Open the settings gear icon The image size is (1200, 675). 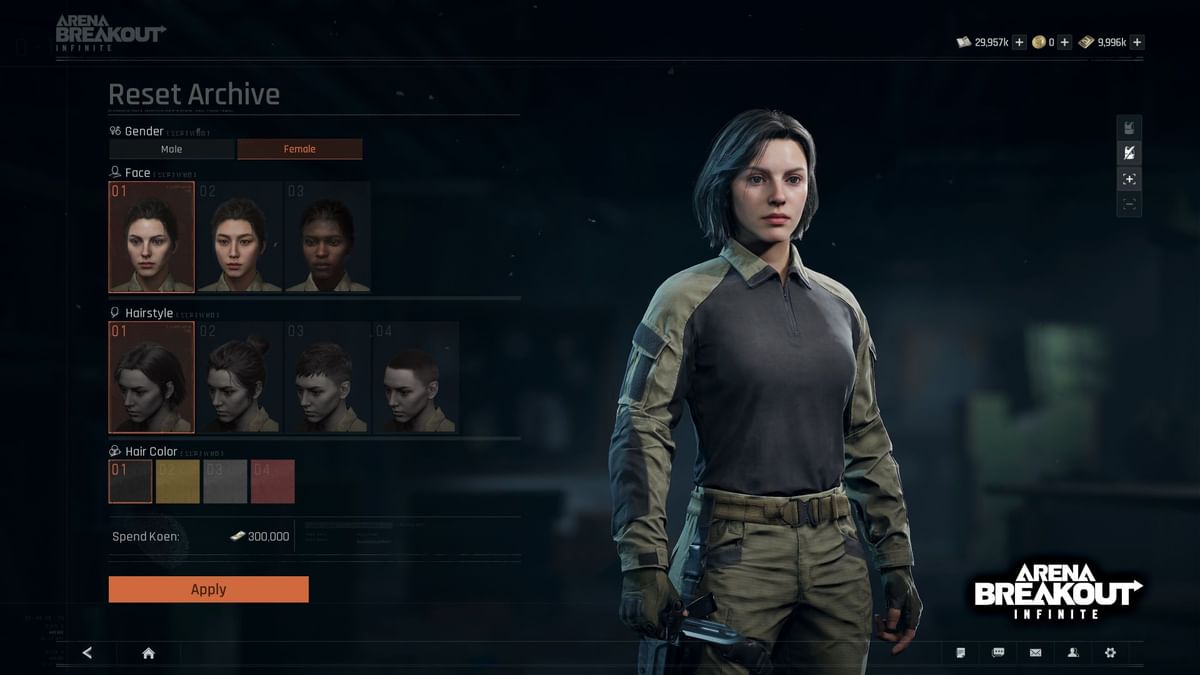click(1110, 653)
